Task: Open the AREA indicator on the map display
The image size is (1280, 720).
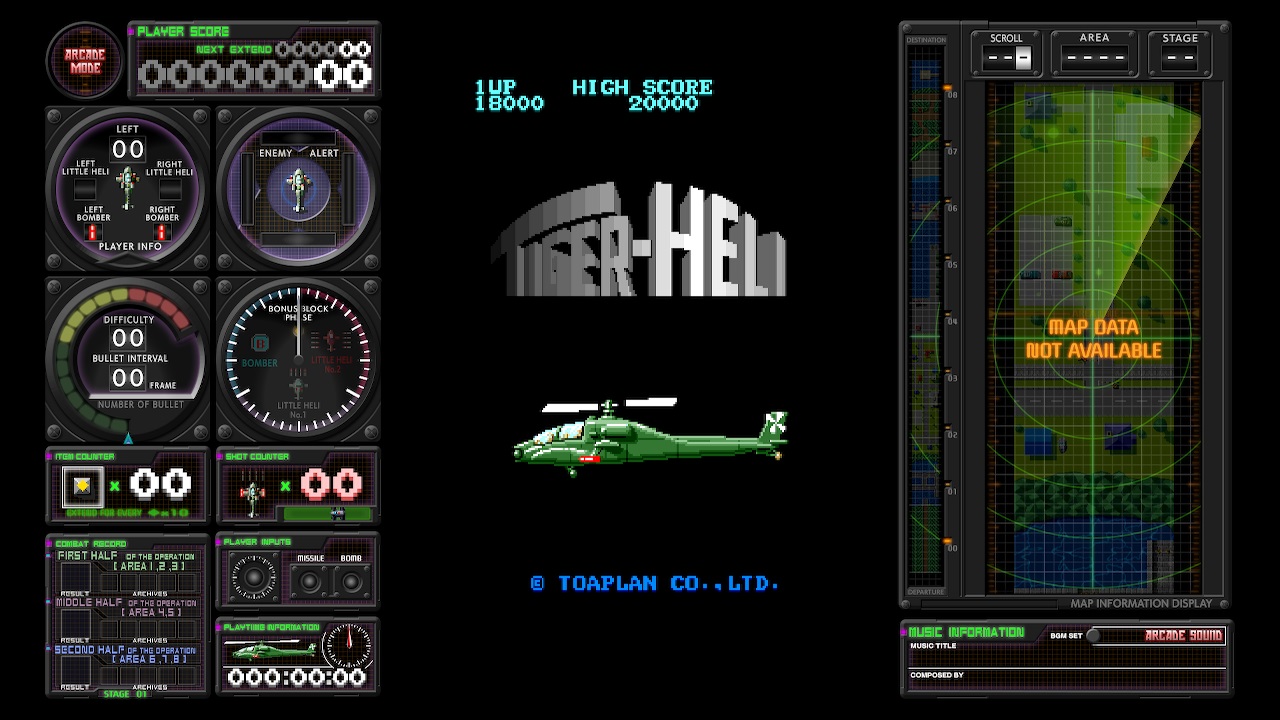Action: [1093, 57]
